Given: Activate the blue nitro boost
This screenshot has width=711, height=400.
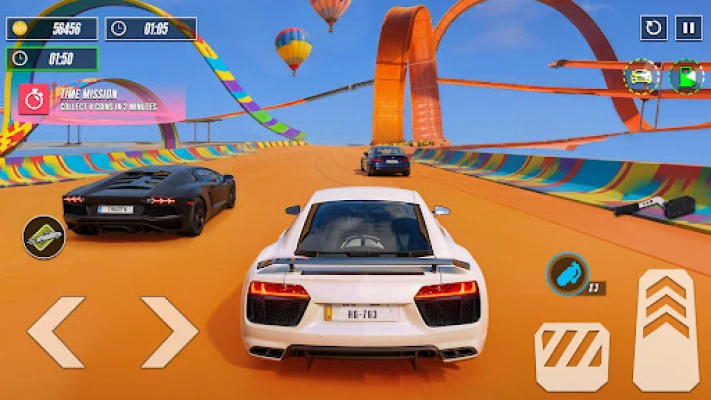Looking at the screenshot, I should point(567,273).
